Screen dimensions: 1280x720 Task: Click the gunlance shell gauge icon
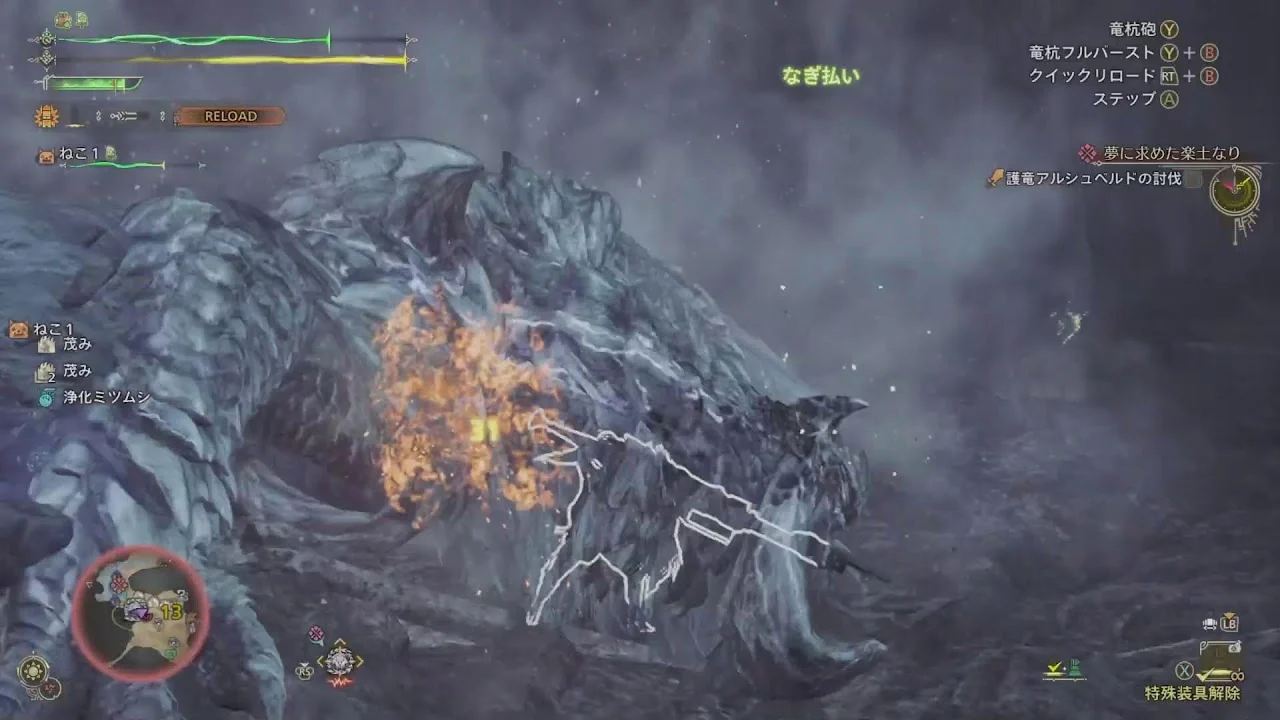pyautogui.click(x=47, y=116)
